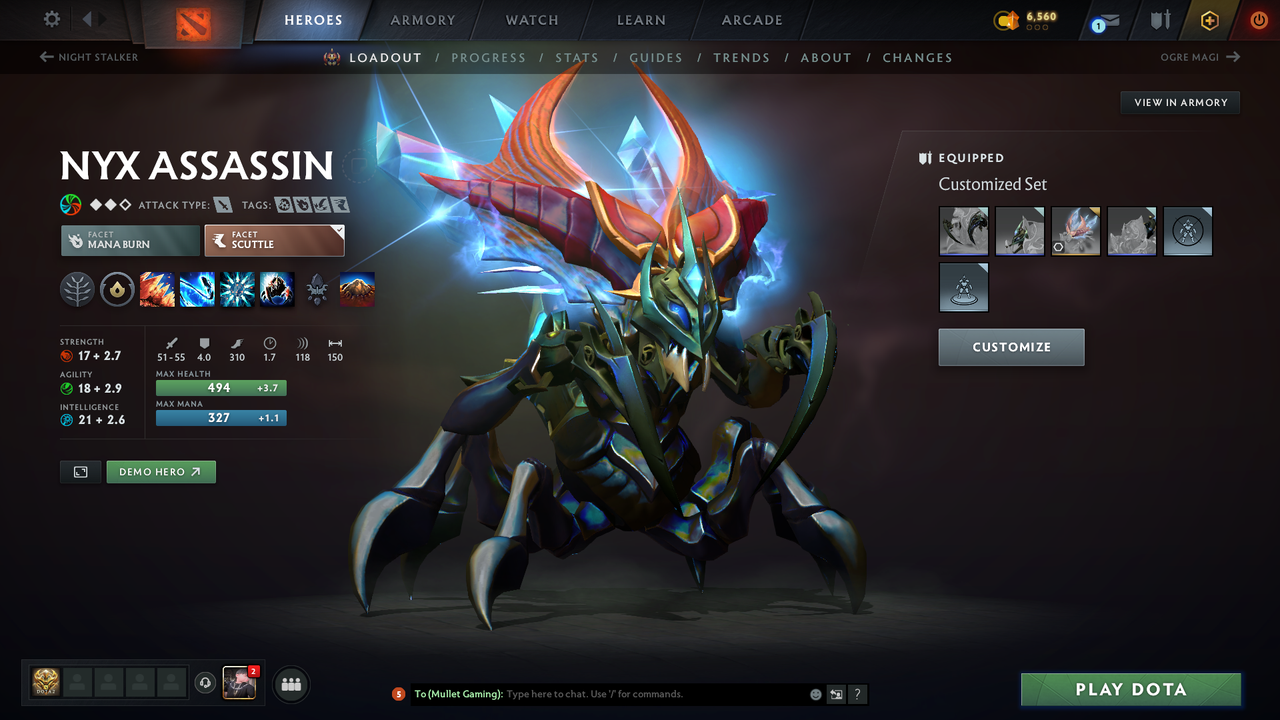Viewport: 1280px width, 720px height.
Task: Select the first equipped item thumbnail
Action: coord(963,231)
